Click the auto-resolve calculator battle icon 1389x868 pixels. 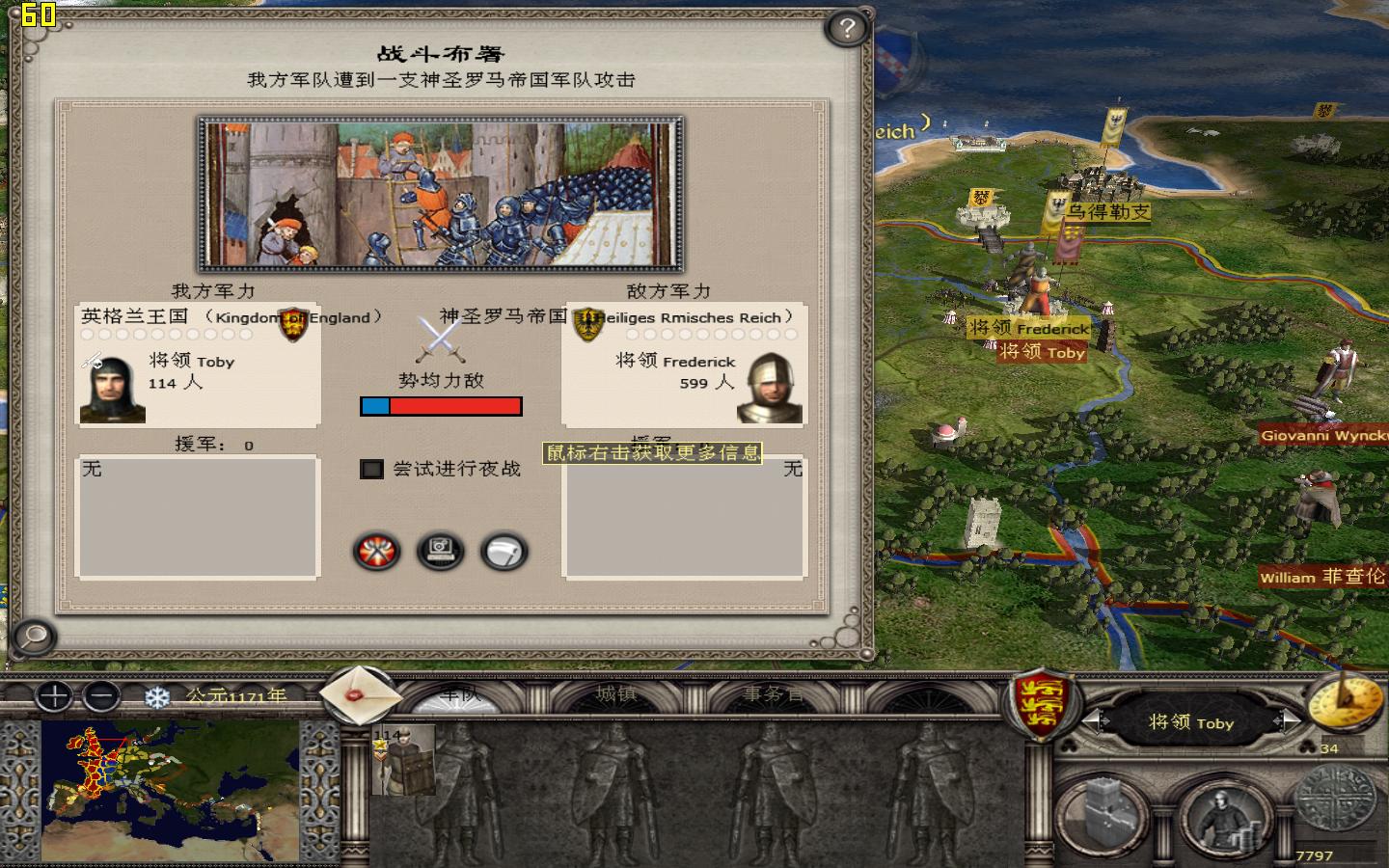(441, 552)
